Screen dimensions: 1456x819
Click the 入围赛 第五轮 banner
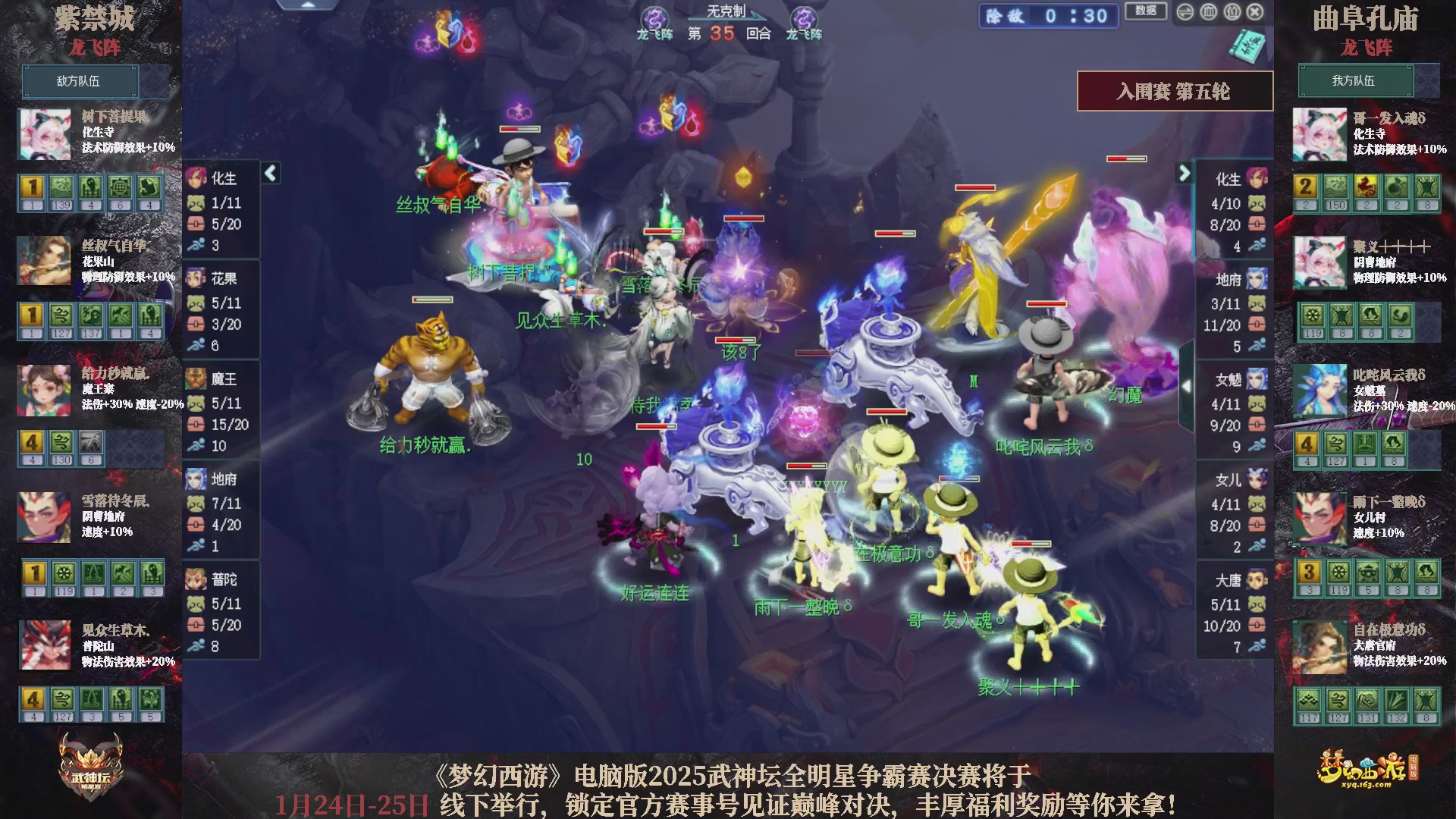(x=1175, y=90)
